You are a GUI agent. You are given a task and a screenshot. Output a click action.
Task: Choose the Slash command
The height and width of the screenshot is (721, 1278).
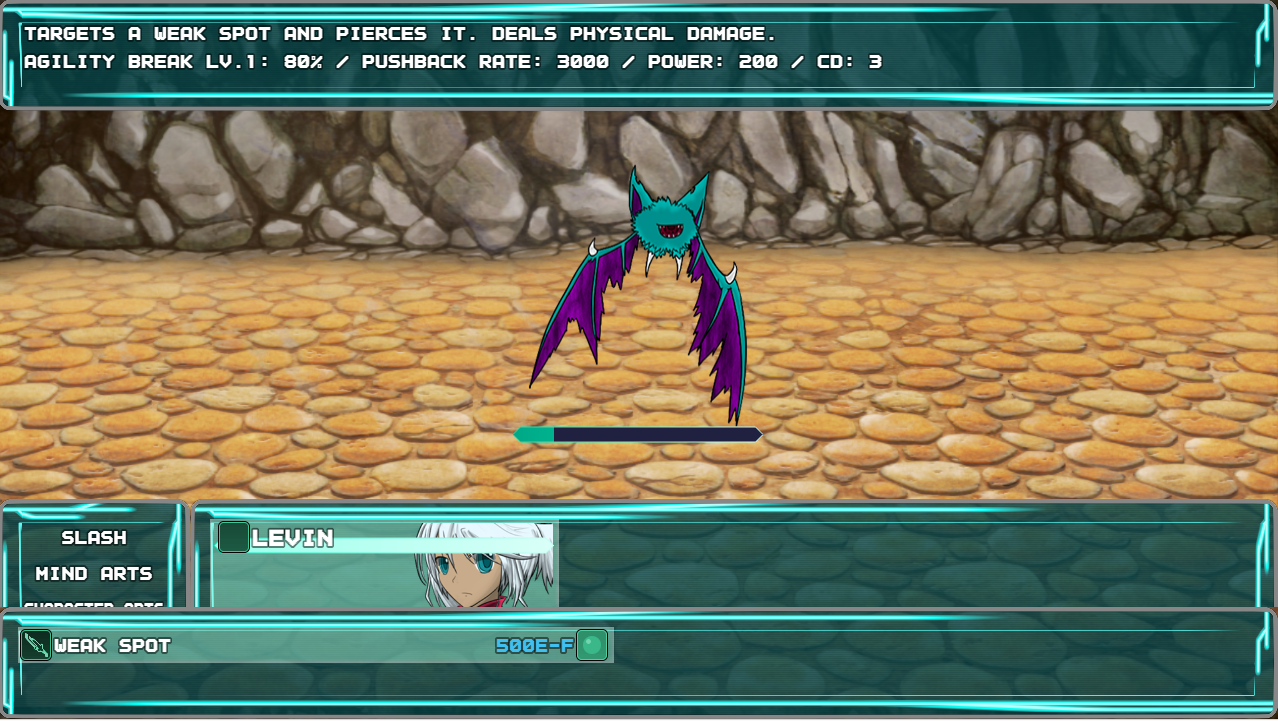94,538
